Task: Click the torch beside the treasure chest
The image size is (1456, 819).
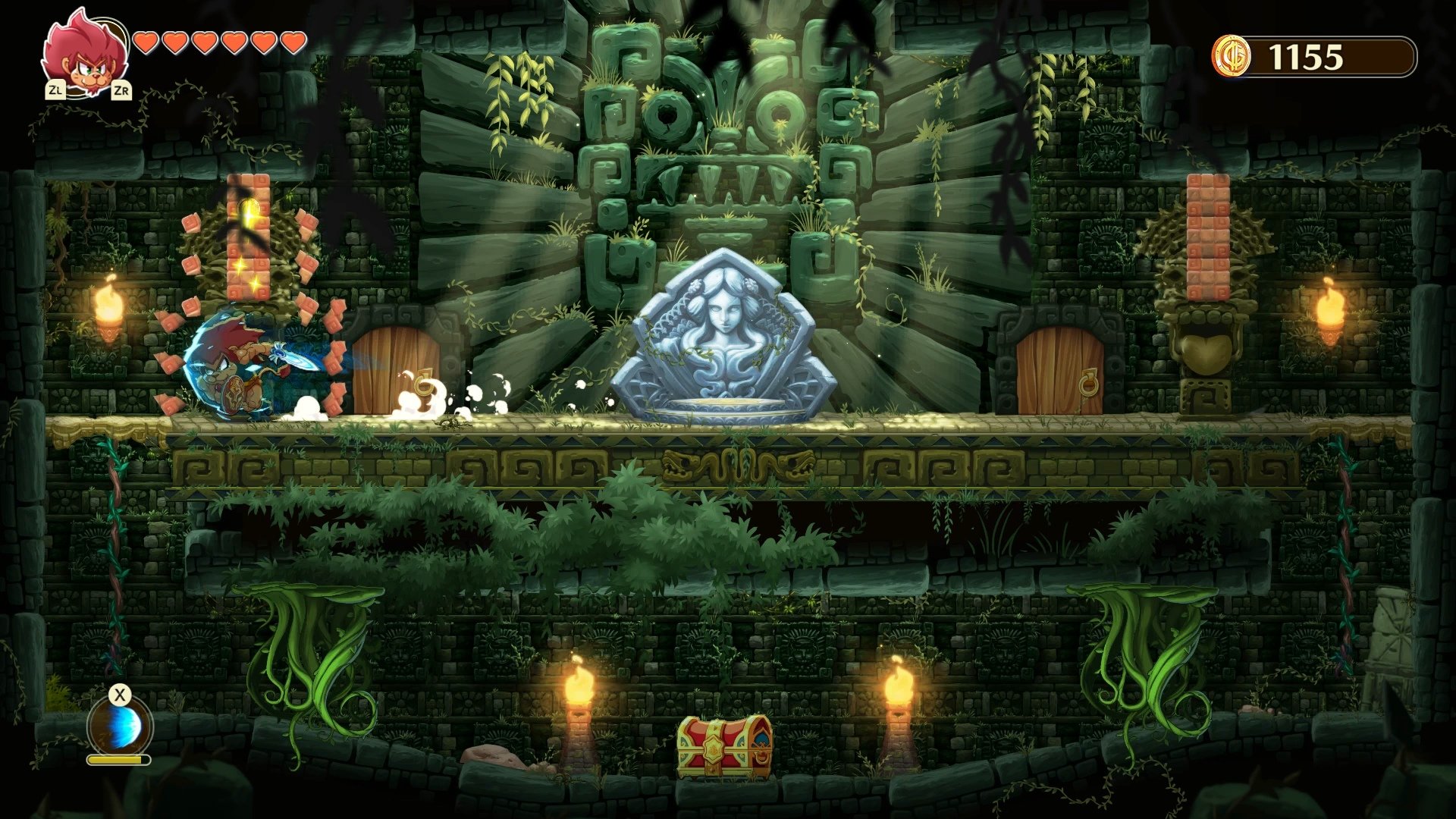Action: click(580, 686)
